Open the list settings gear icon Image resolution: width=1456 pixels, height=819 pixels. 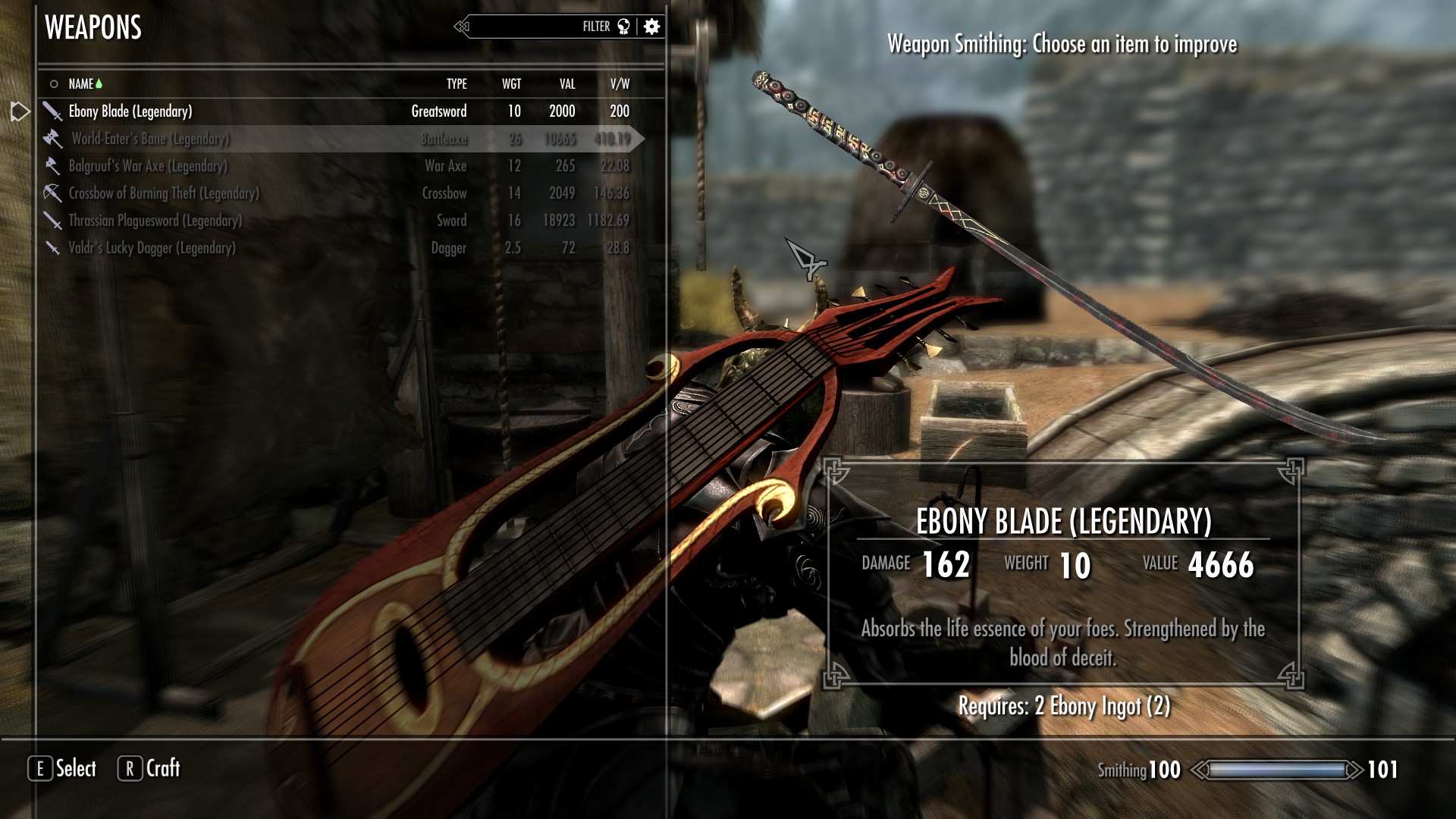(651, 27)
